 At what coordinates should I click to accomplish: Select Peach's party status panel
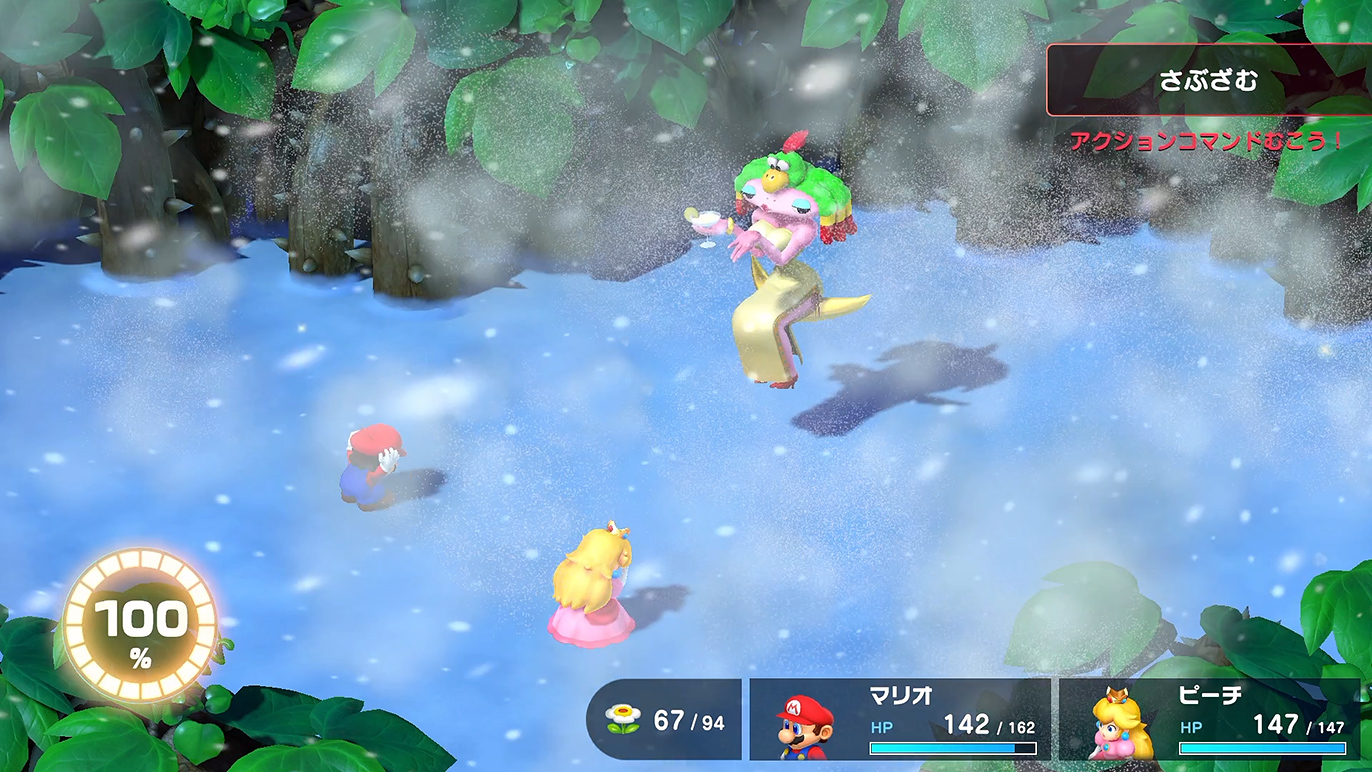(1210, 719)
